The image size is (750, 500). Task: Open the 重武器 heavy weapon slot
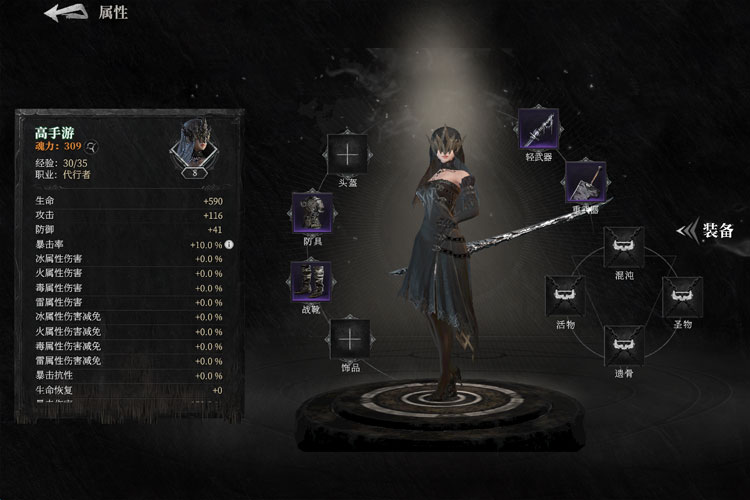pos(584,181)
